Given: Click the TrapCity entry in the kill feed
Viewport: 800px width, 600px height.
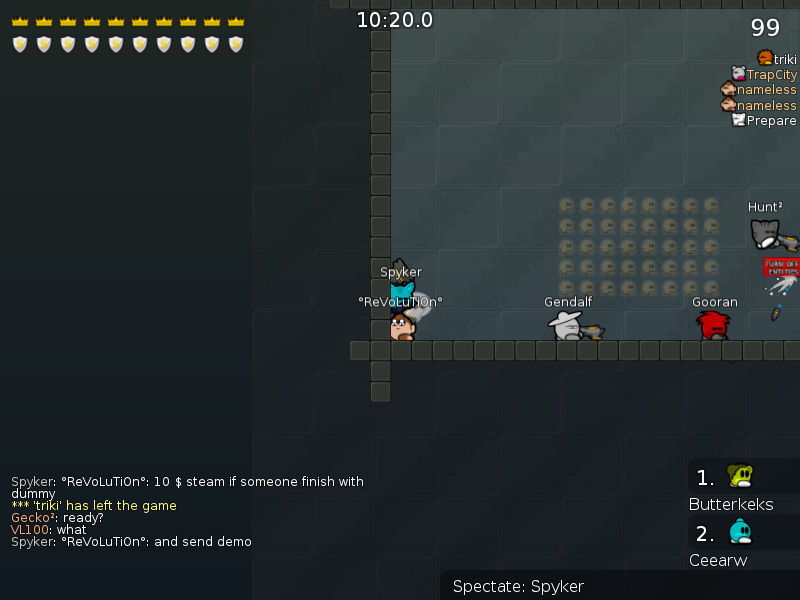Looking at the screenshot, I should pos(771,75).
